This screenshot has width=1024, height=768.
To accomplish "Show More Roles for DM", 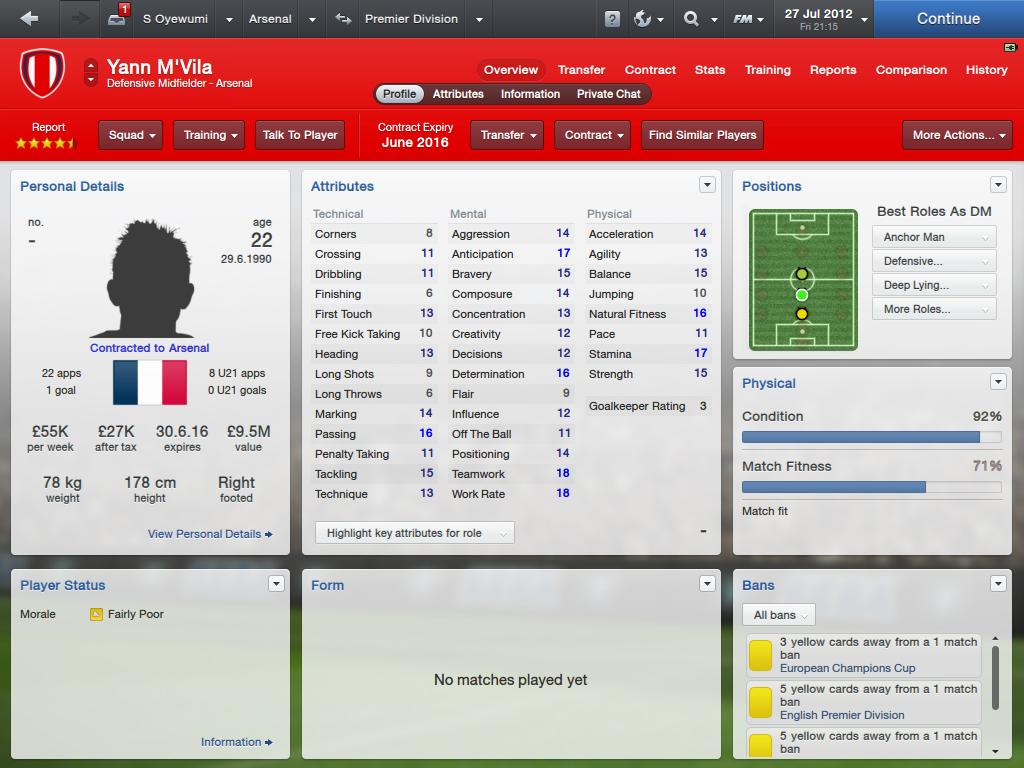I will [934, 309].
